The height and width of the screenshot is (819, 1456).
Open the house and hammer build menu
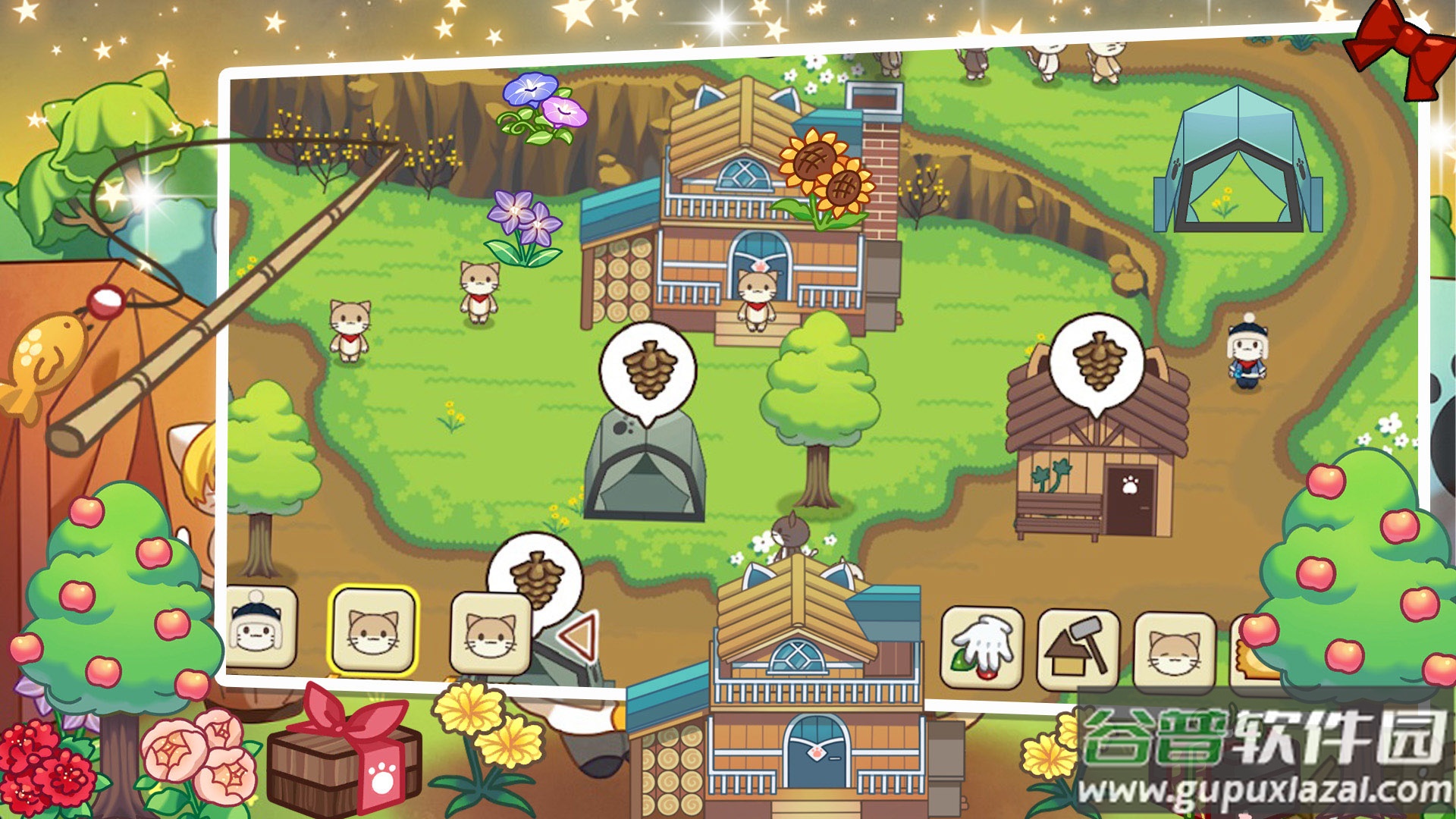(1078, 650)
